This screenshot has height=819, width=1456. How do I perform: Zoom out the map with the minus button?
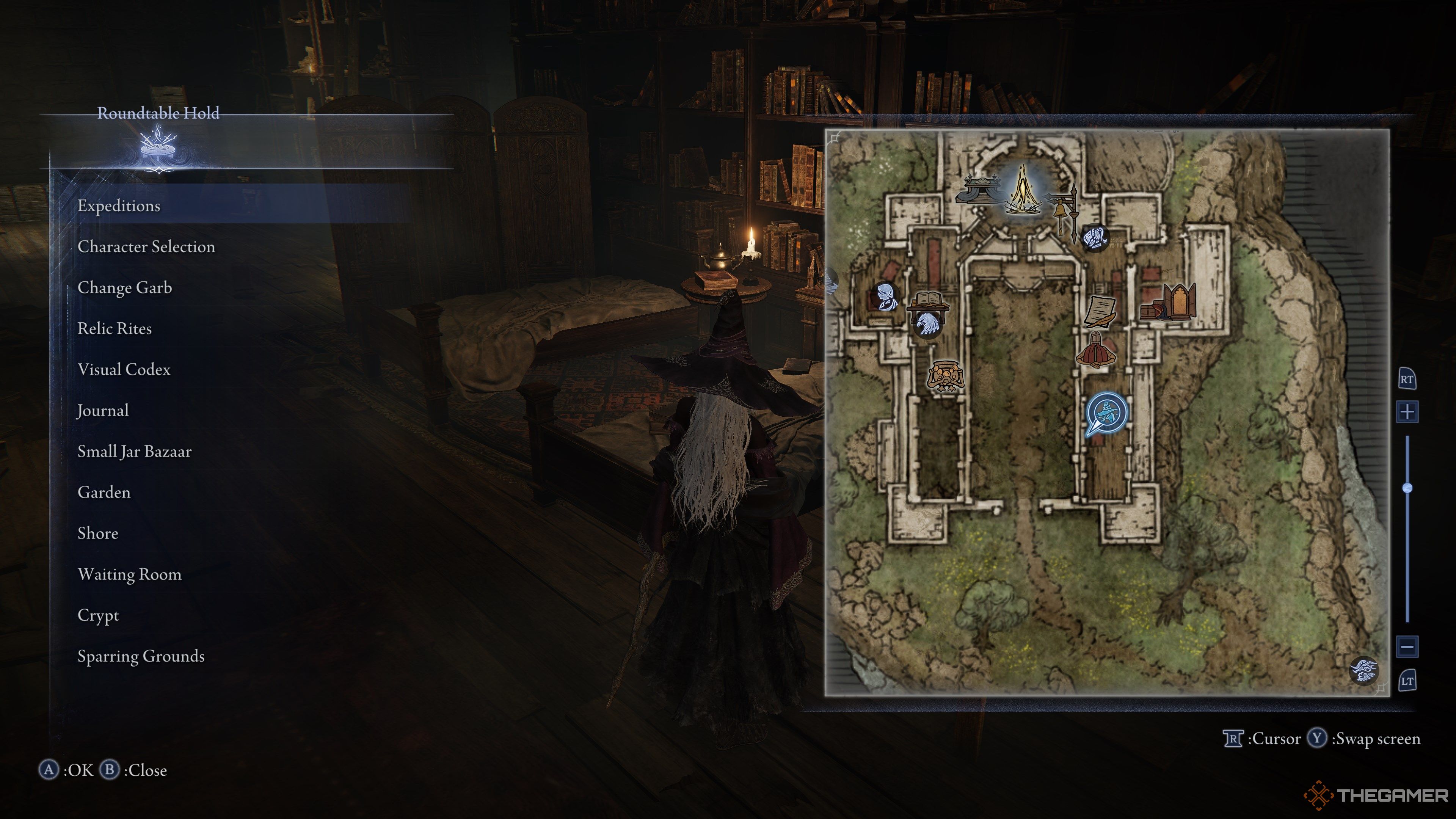click(x=1407, y=646)
